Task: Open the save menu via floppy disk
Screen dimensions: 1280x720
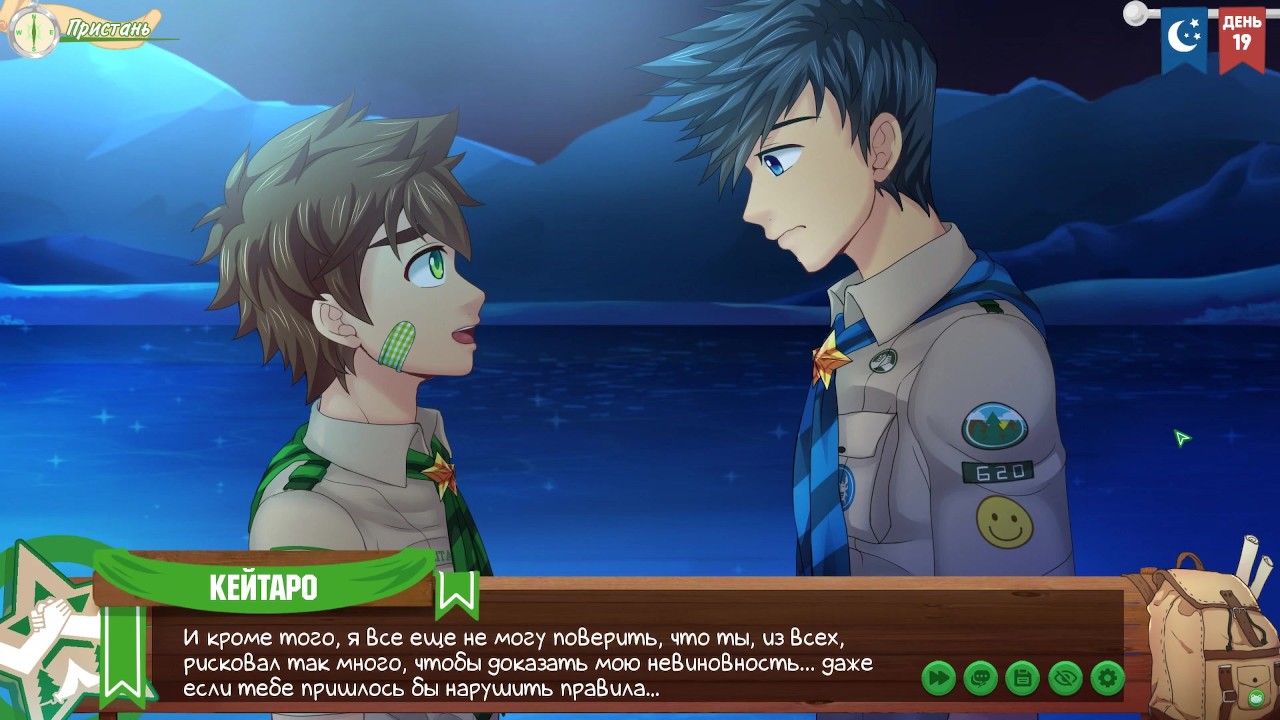Action: point(1022,679)
